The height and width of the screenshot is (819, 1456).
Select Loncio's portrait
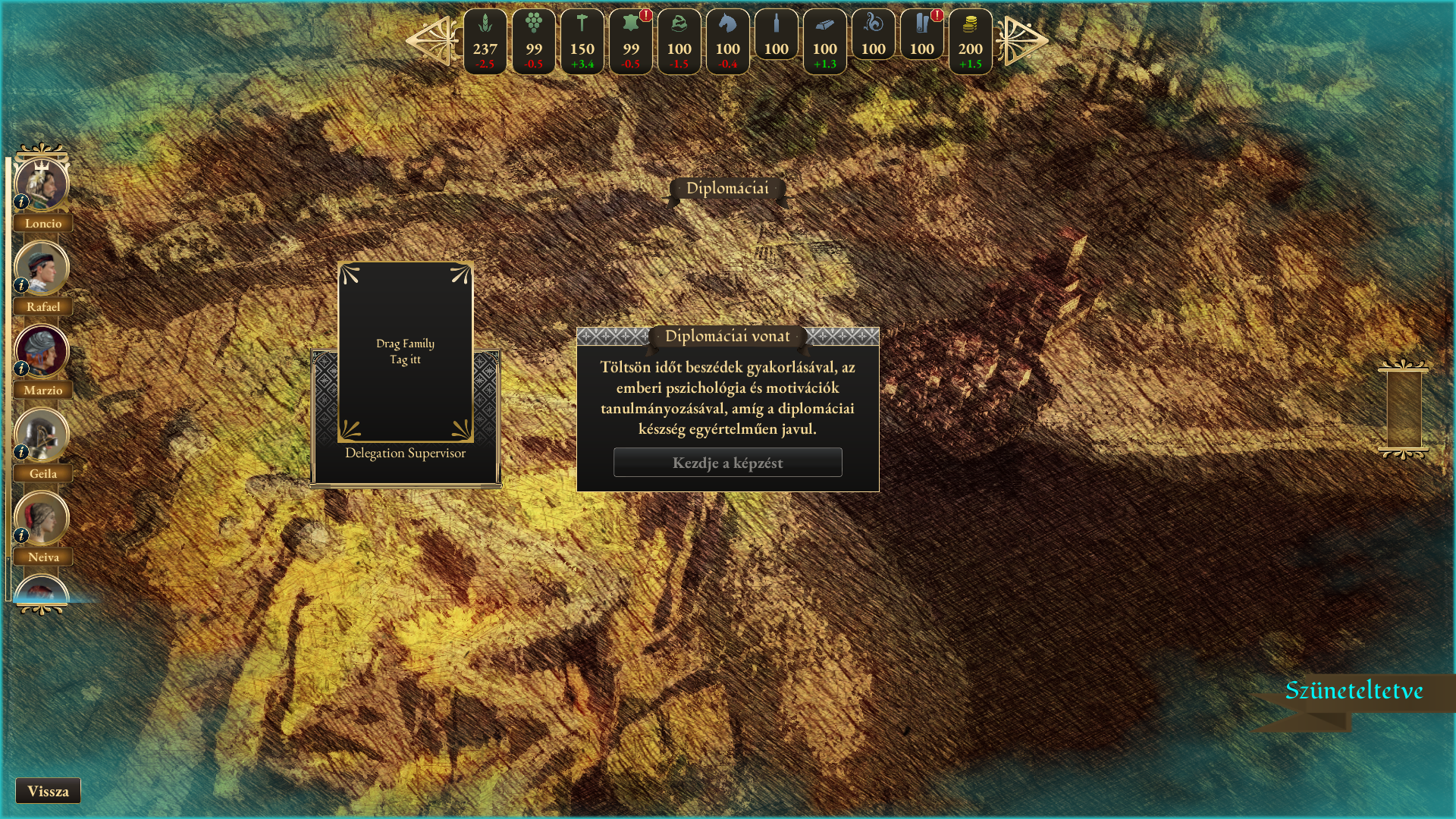42,184
